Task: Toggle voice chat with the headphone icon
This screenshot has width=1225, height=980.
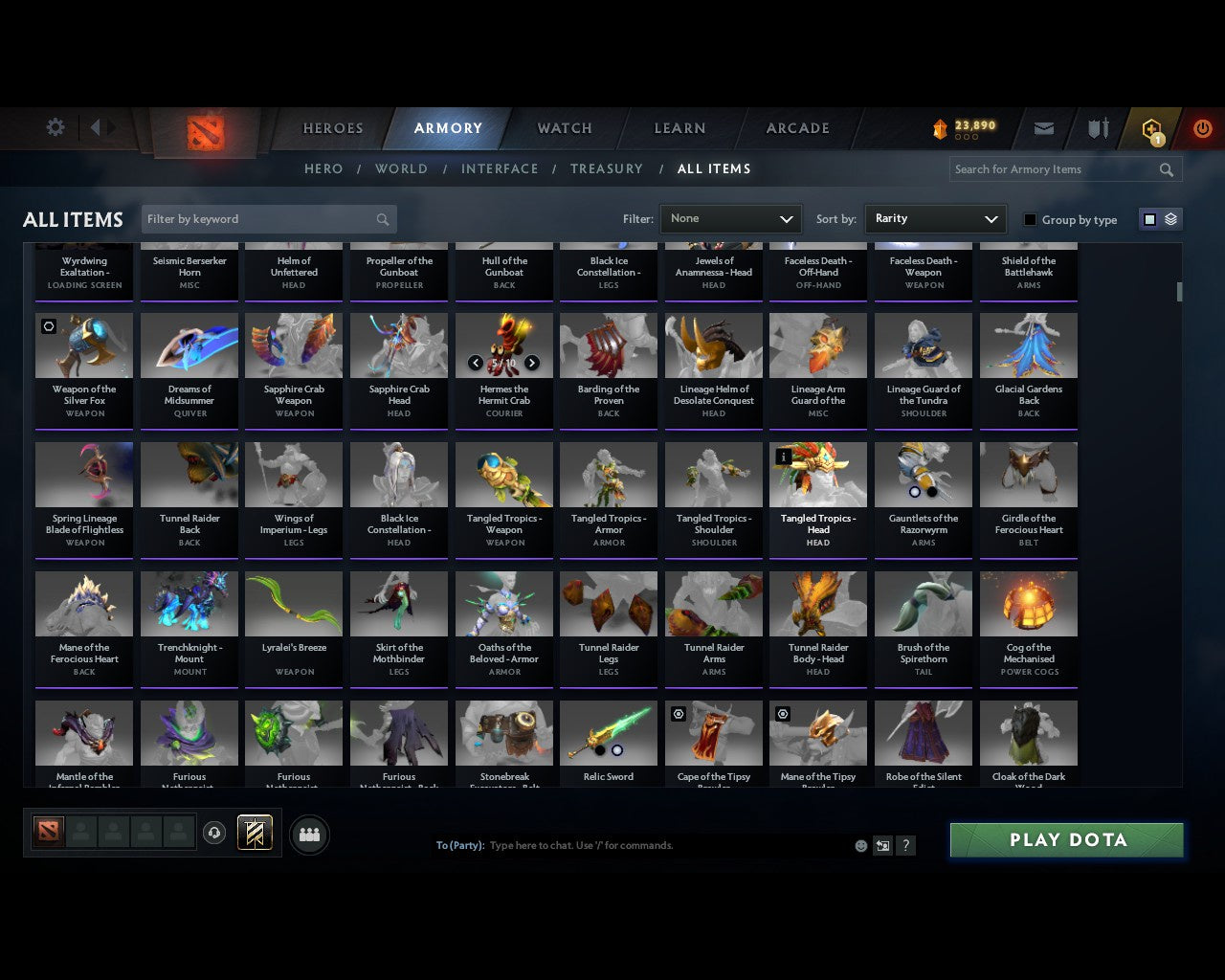Action: click(x=214, y=833)
